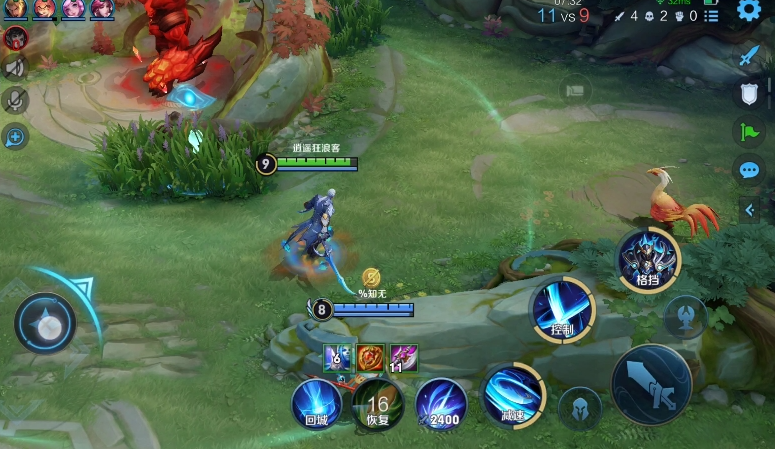Open the blue chat bubble
The image size is (775, 449).
748,170
